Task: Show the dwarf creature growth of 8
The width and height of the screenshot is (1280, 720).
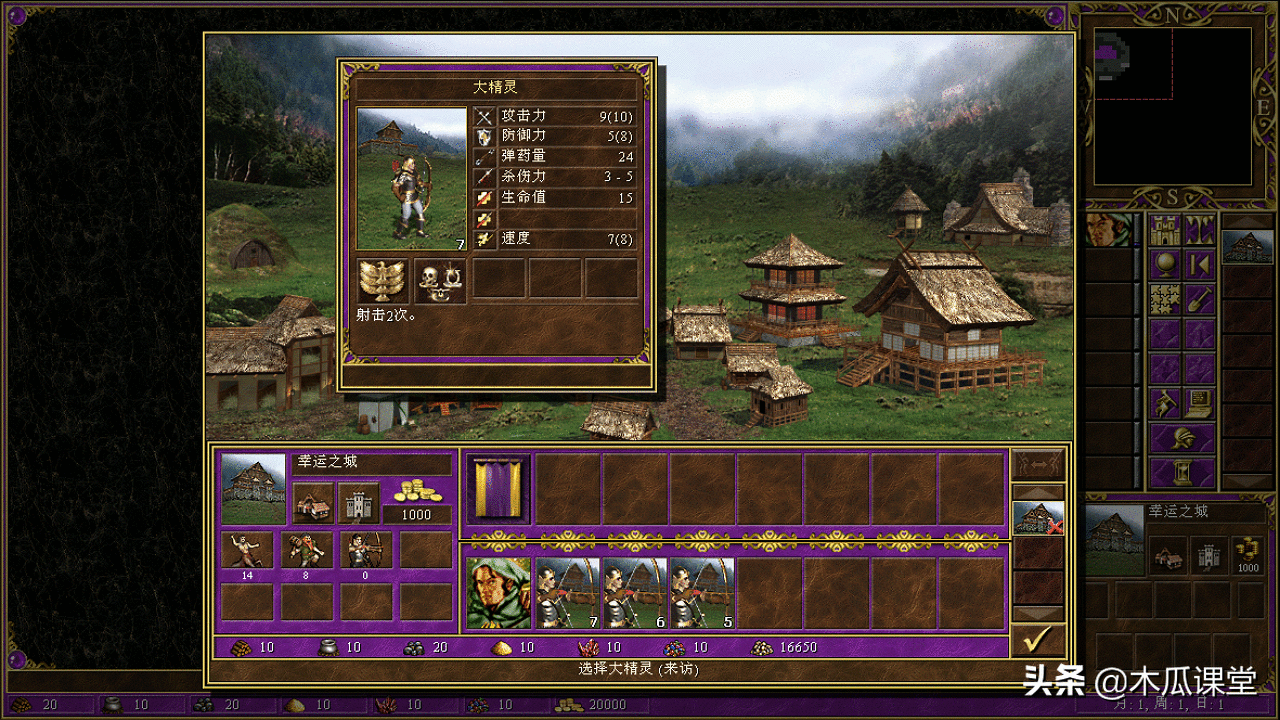Action: coord(306,551)
